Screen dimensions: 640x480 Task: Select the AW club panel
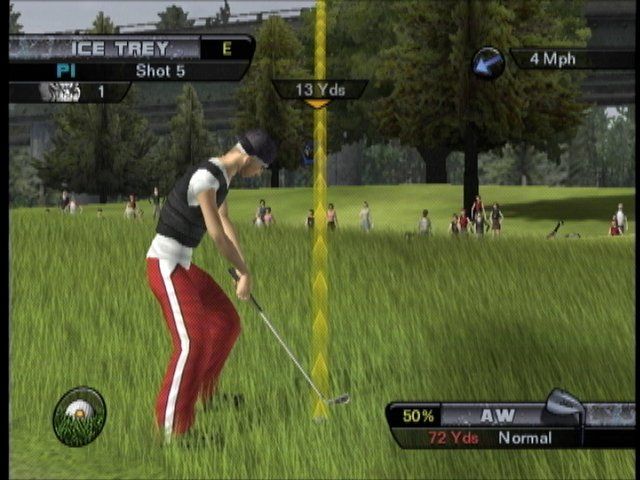coord(497,414)
